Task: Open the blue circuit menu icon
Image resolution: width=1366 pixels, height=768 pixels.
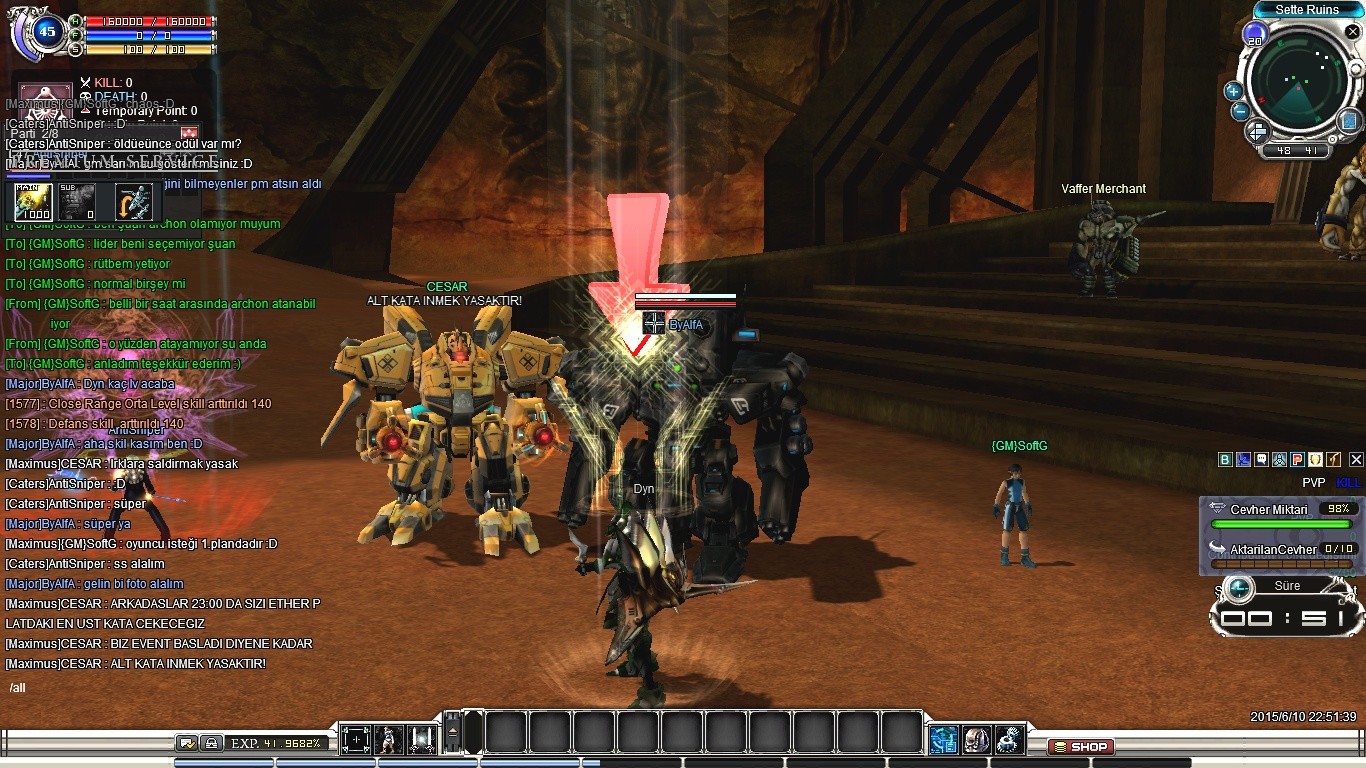Action: (x=943, y=739)
